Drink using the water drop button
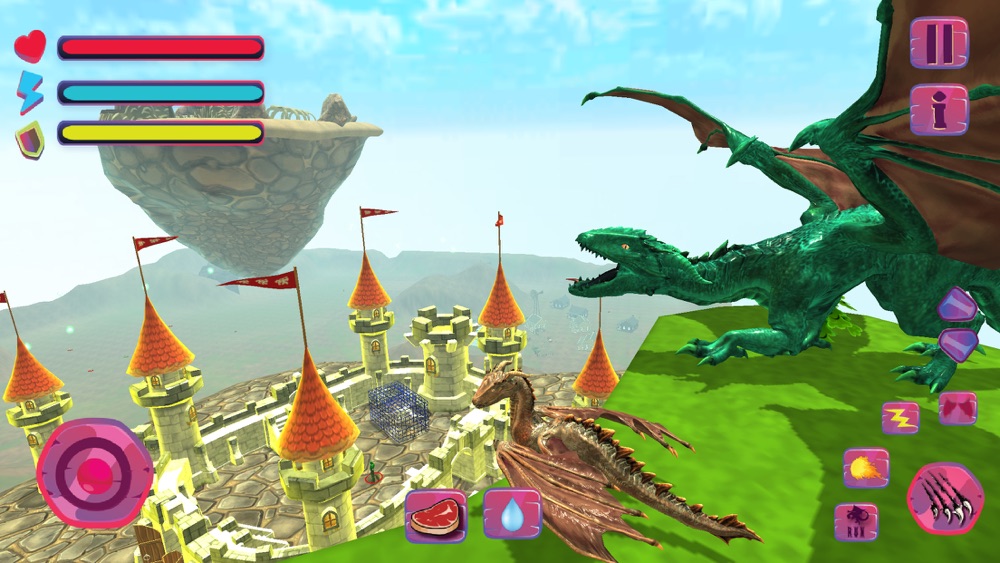Image resolution: width=1000 pixels, height=563 pixels. (512, 515)
